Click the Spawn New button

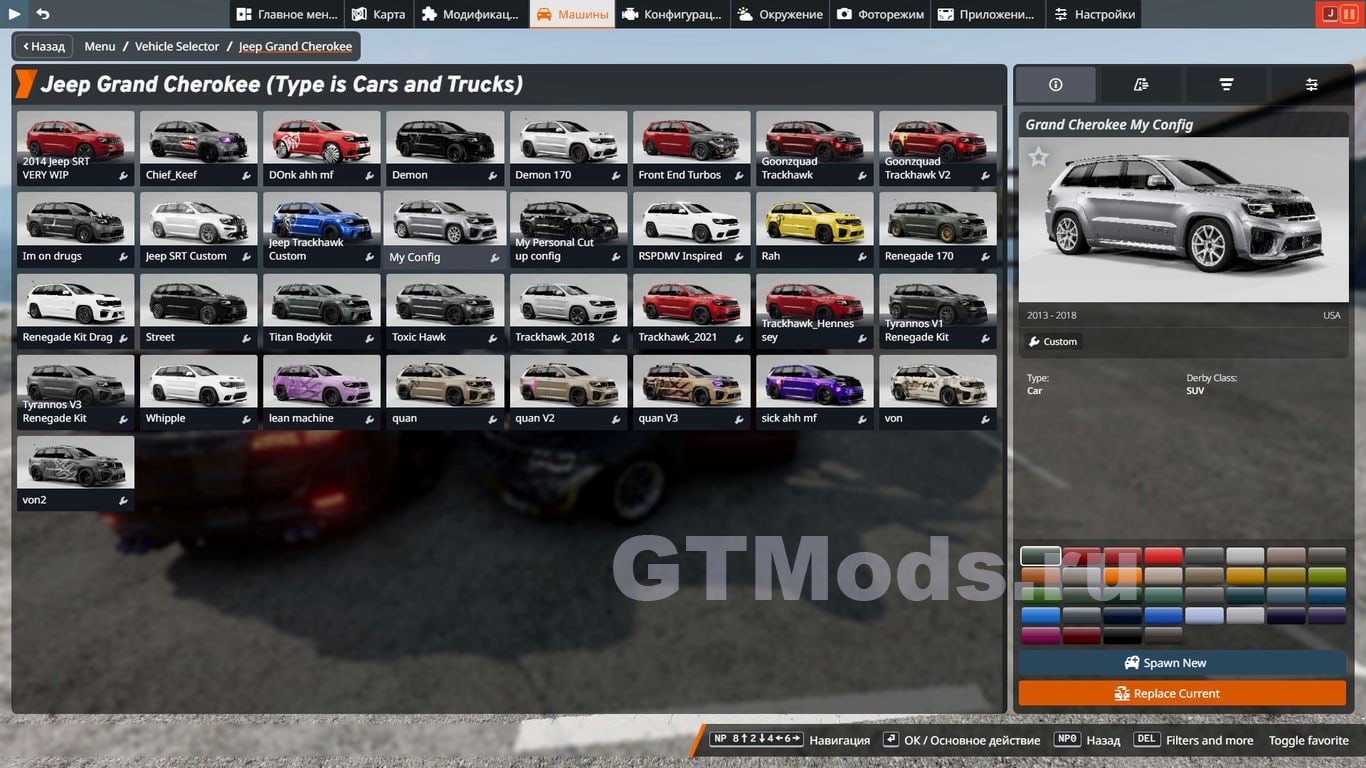tap(1182, 663)
